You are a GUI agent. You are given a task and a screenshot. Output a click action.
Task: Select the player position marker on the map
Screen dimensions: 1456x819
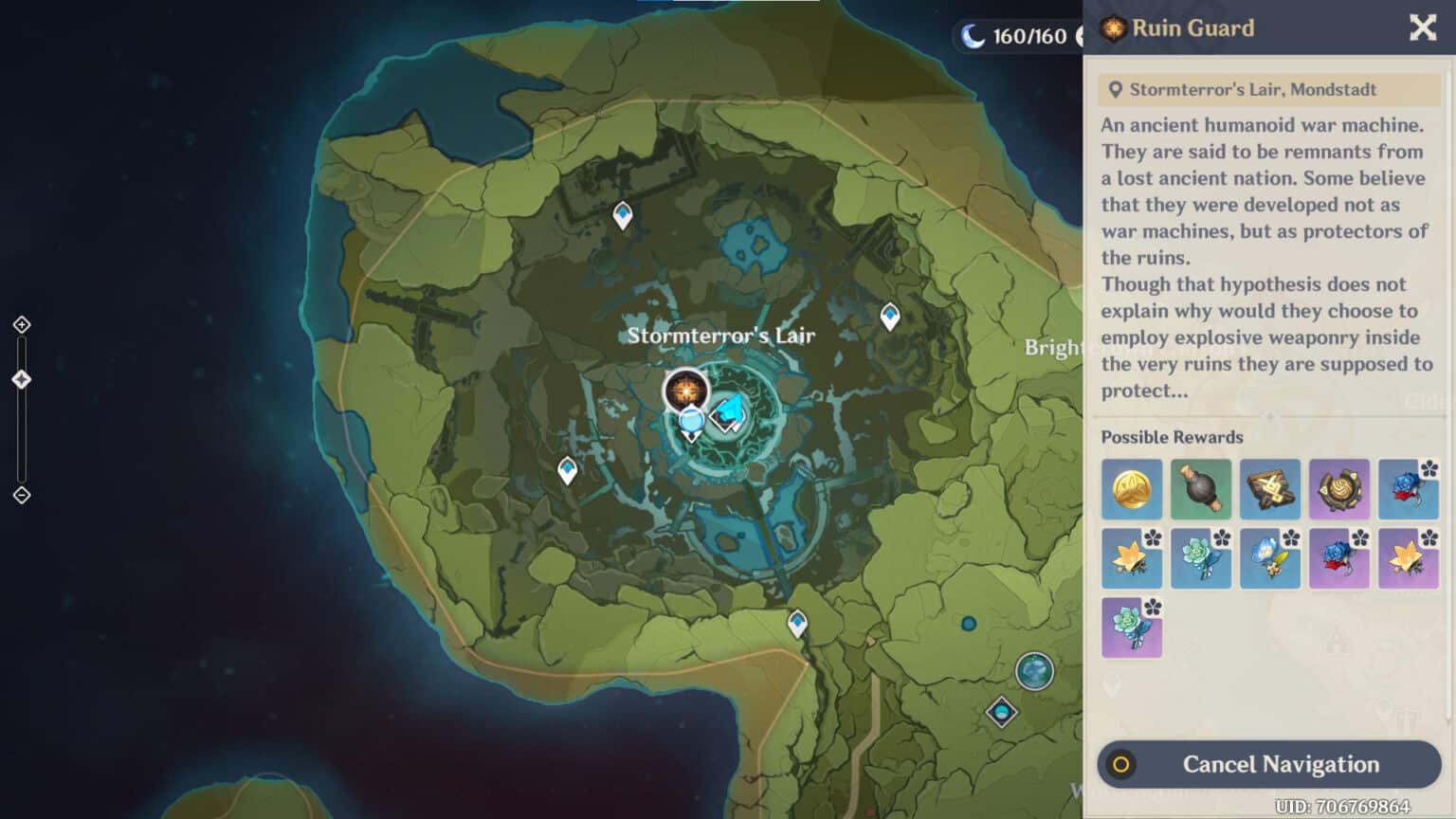tap(692, 419)
